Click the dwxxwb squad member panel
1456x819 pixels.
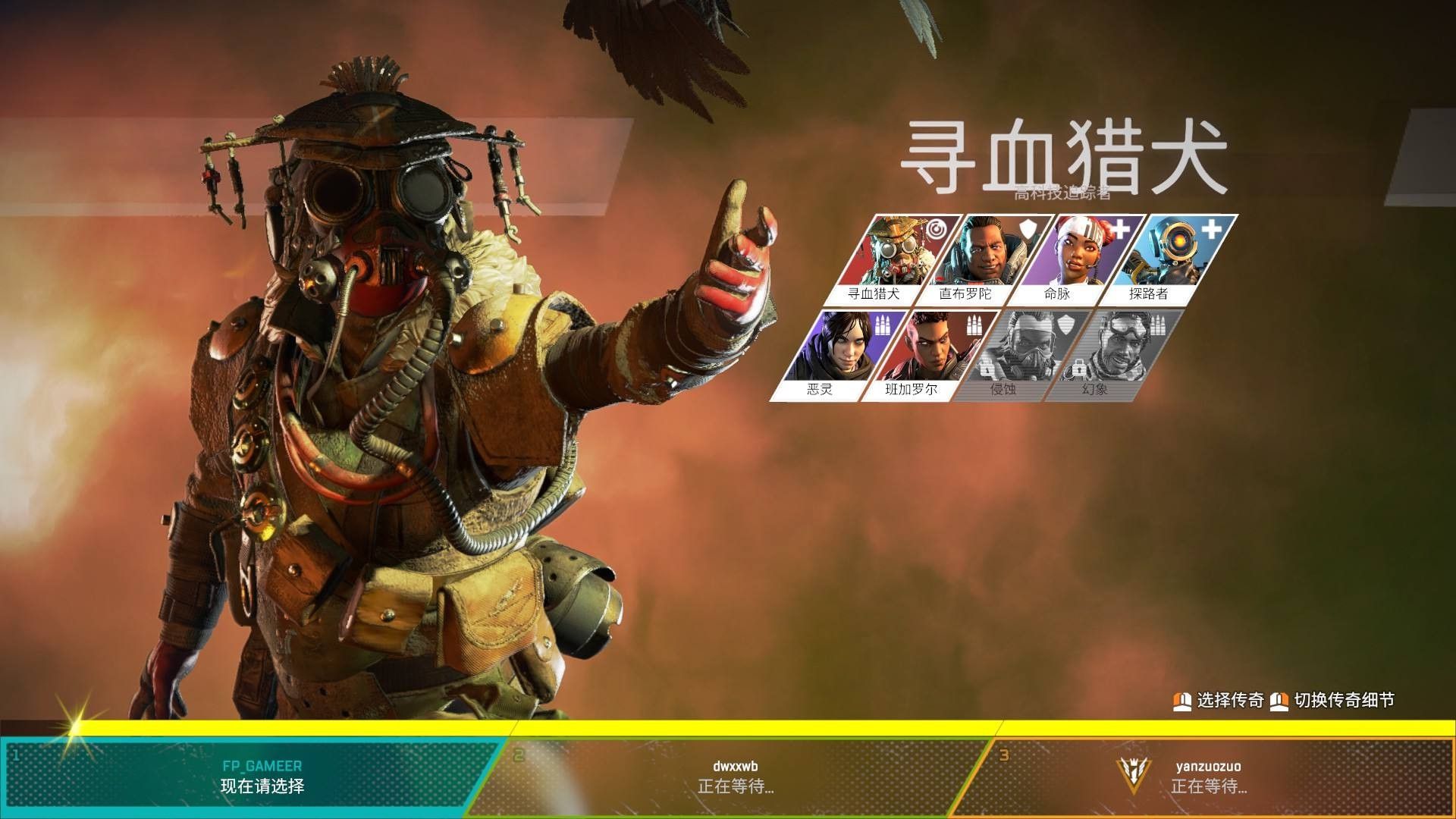coord(734,777)
